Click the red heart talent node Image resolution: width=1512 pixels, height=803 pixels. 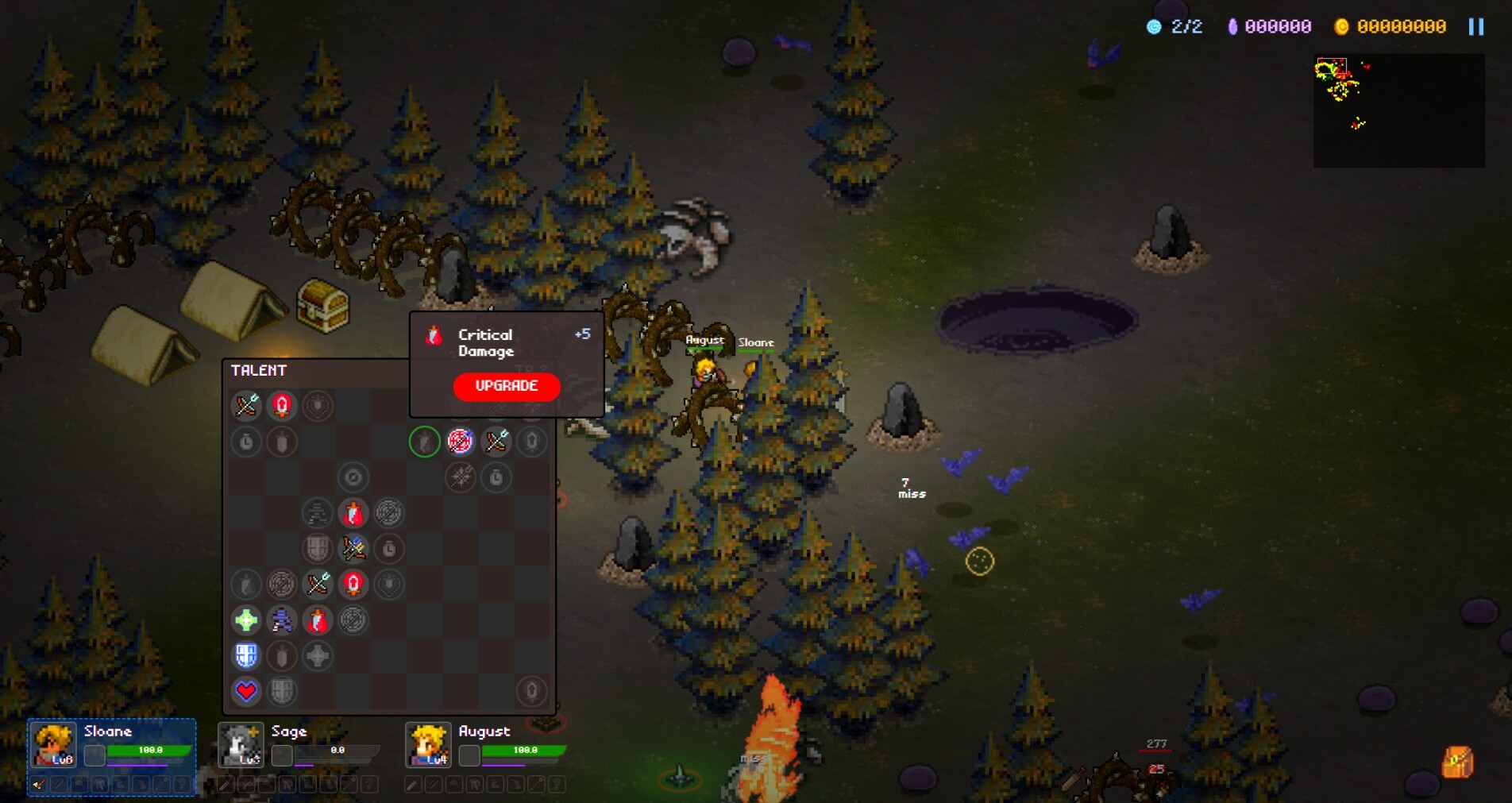[x=246, y=691]
